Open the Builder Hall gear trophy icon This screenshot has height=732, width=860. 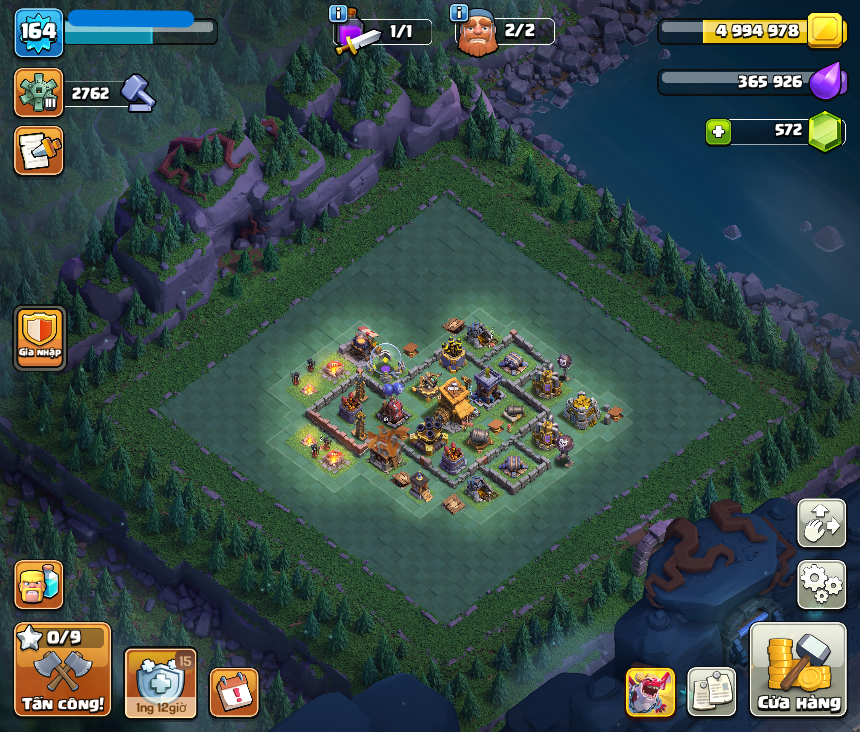(x=39, y=93)
